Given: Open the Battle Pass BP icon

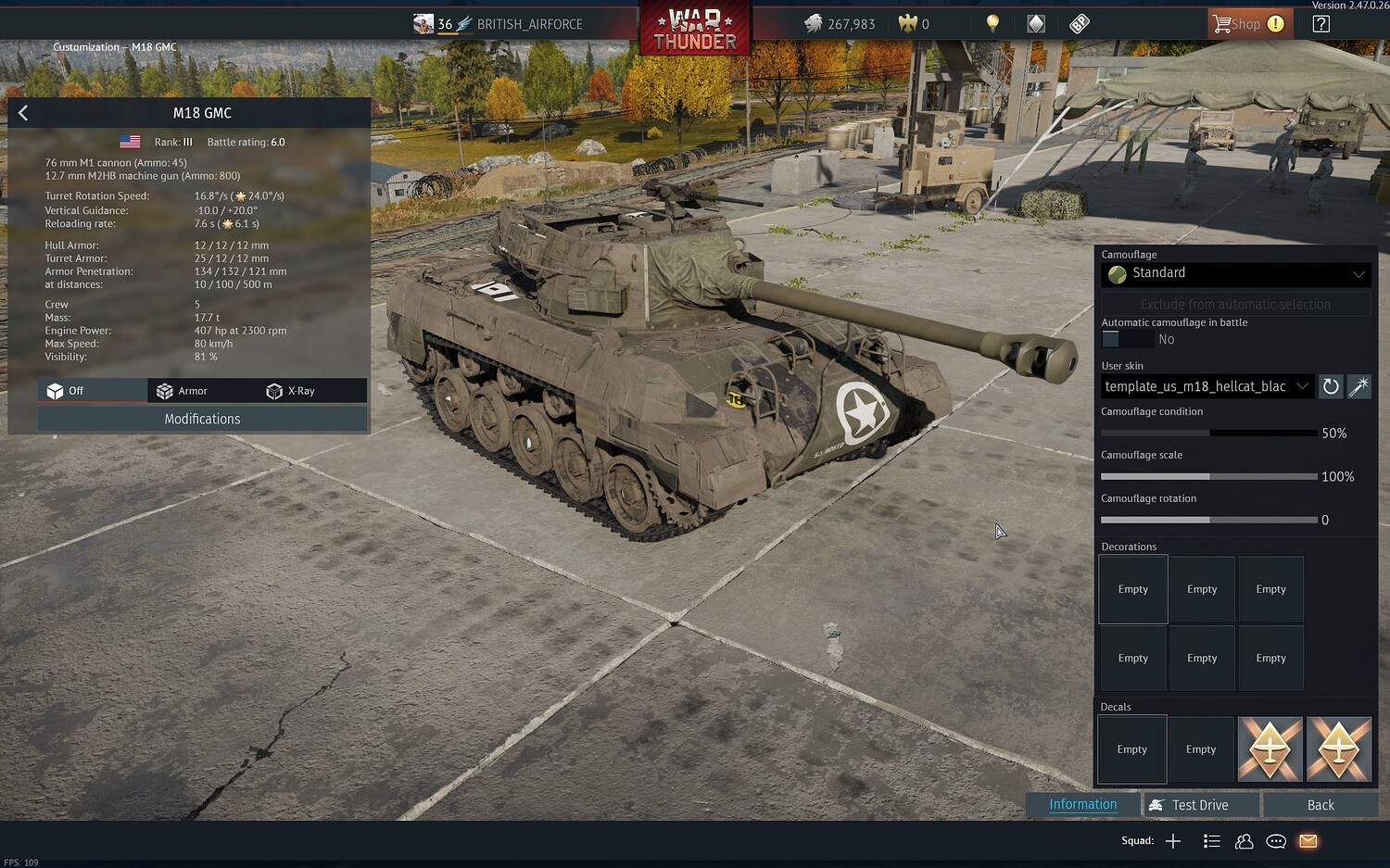Looking at the screenshot, I should [x=1079, y=23].
